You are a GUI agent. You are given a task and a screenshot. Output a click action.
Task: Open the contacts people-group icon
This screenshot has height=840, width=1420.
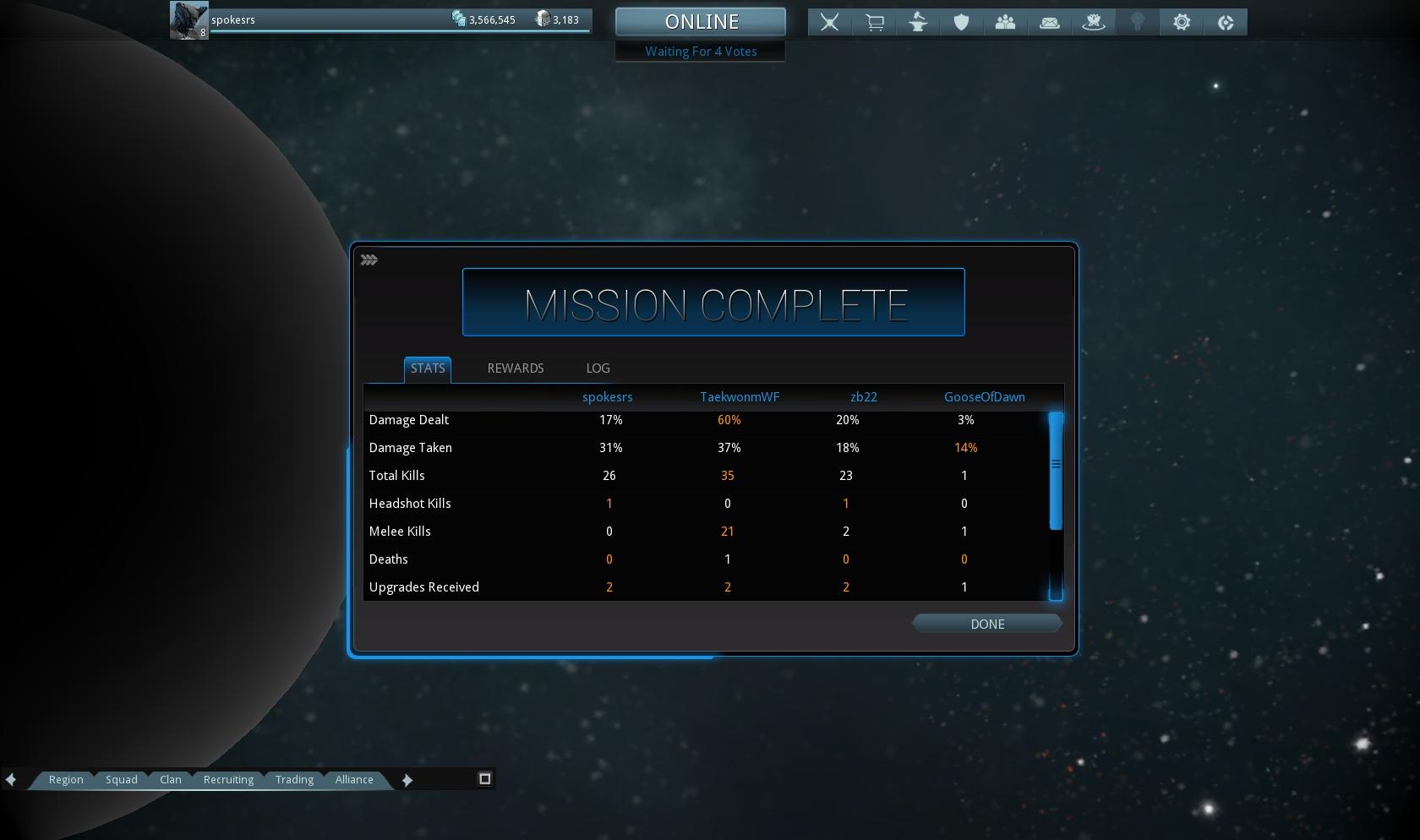pyautogui.click(x=1005, y=23)
